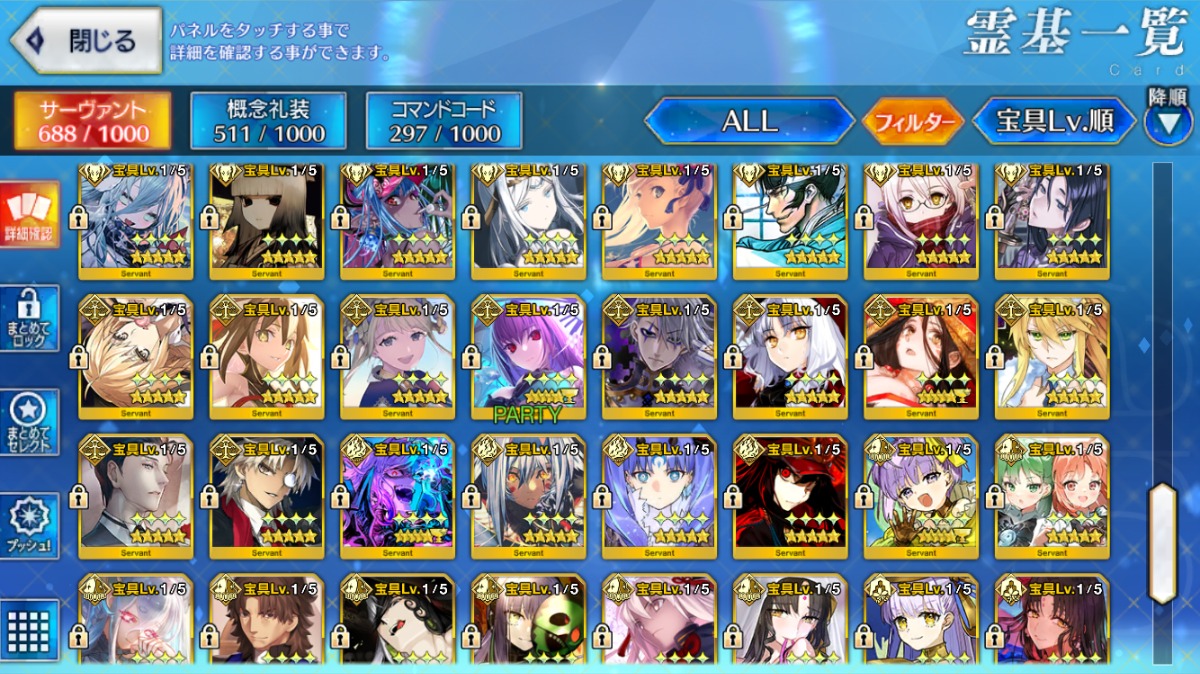Open the white-haired monocle servant card

[267, 495]
